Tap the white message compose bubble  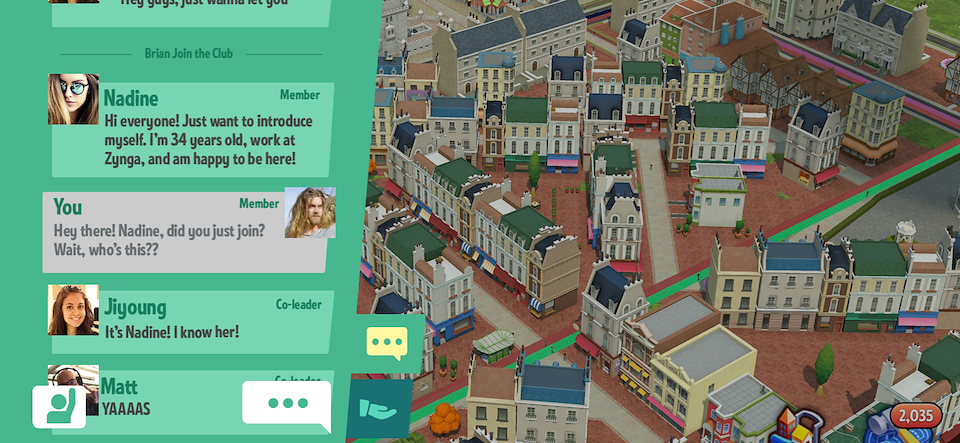point(287,404)
